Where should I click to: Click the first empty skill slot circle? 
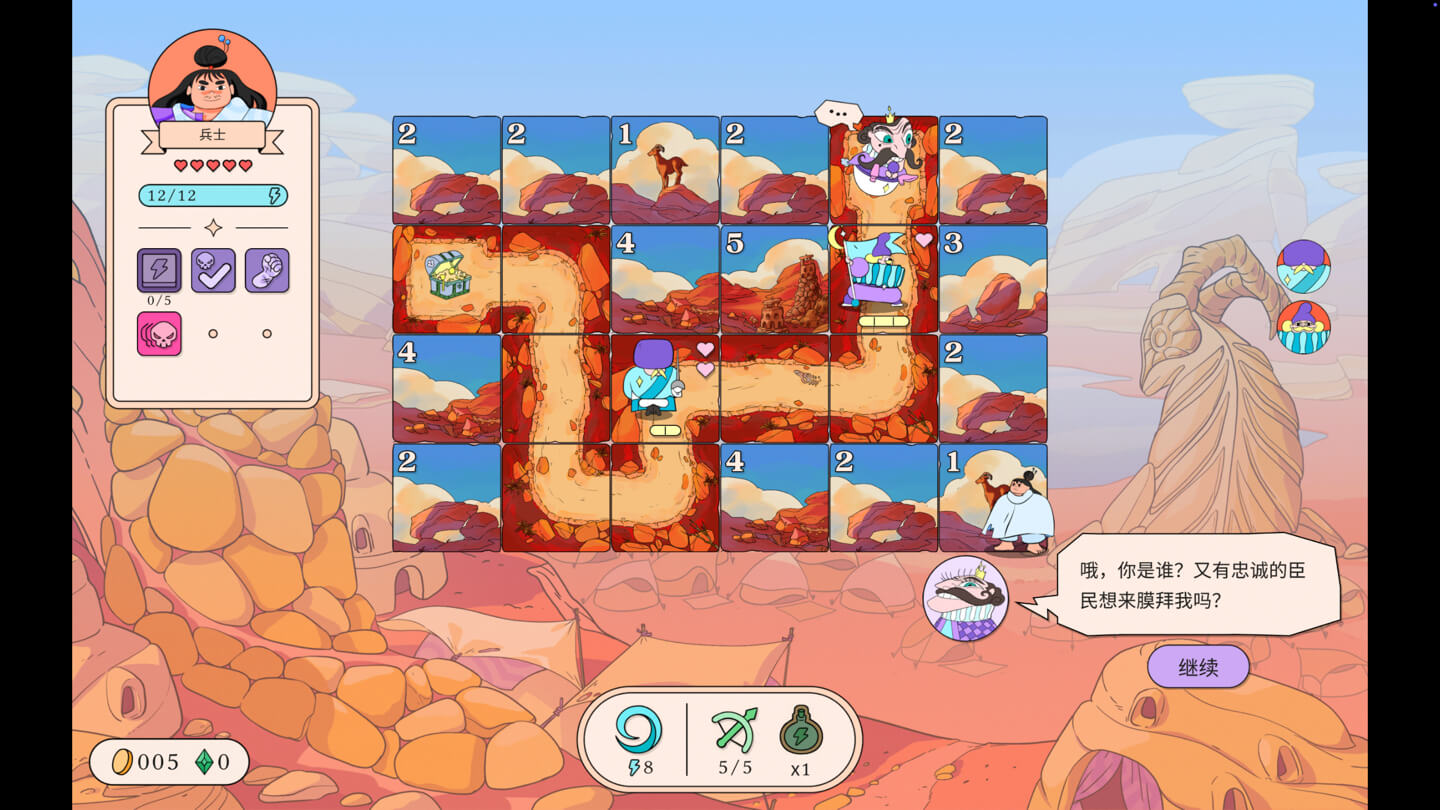213,333
